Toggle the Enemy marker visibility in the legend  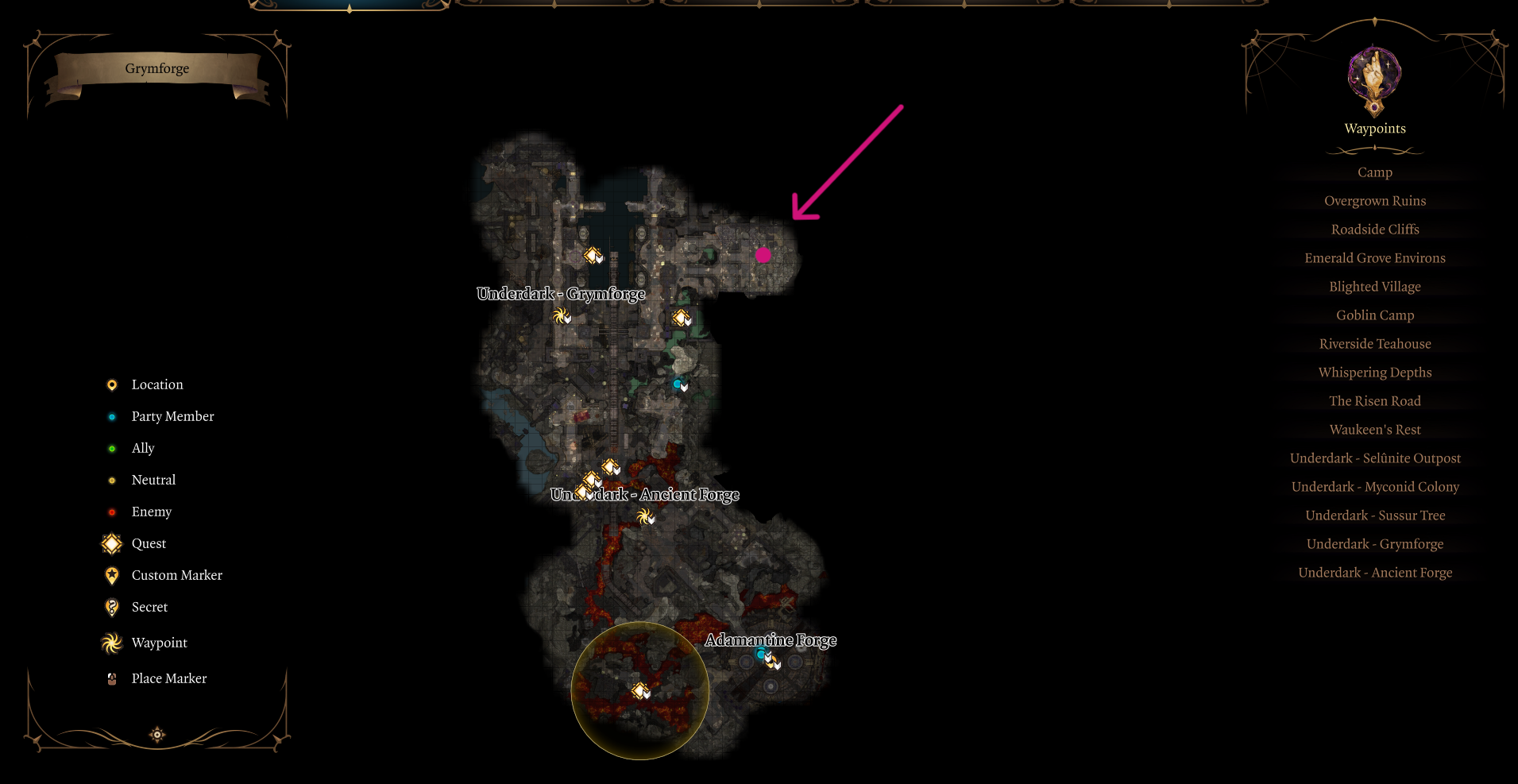[111, 512]
